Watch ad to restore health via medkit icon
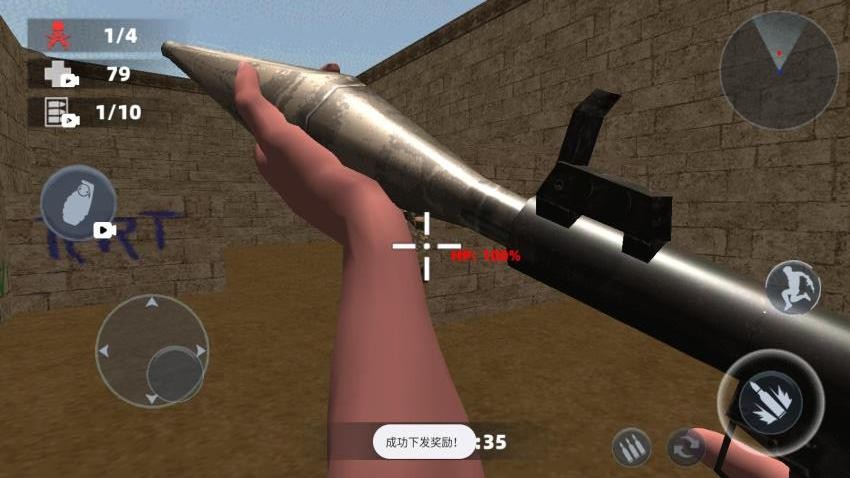This screenshot has width=850, height=478. coord(60,74)
